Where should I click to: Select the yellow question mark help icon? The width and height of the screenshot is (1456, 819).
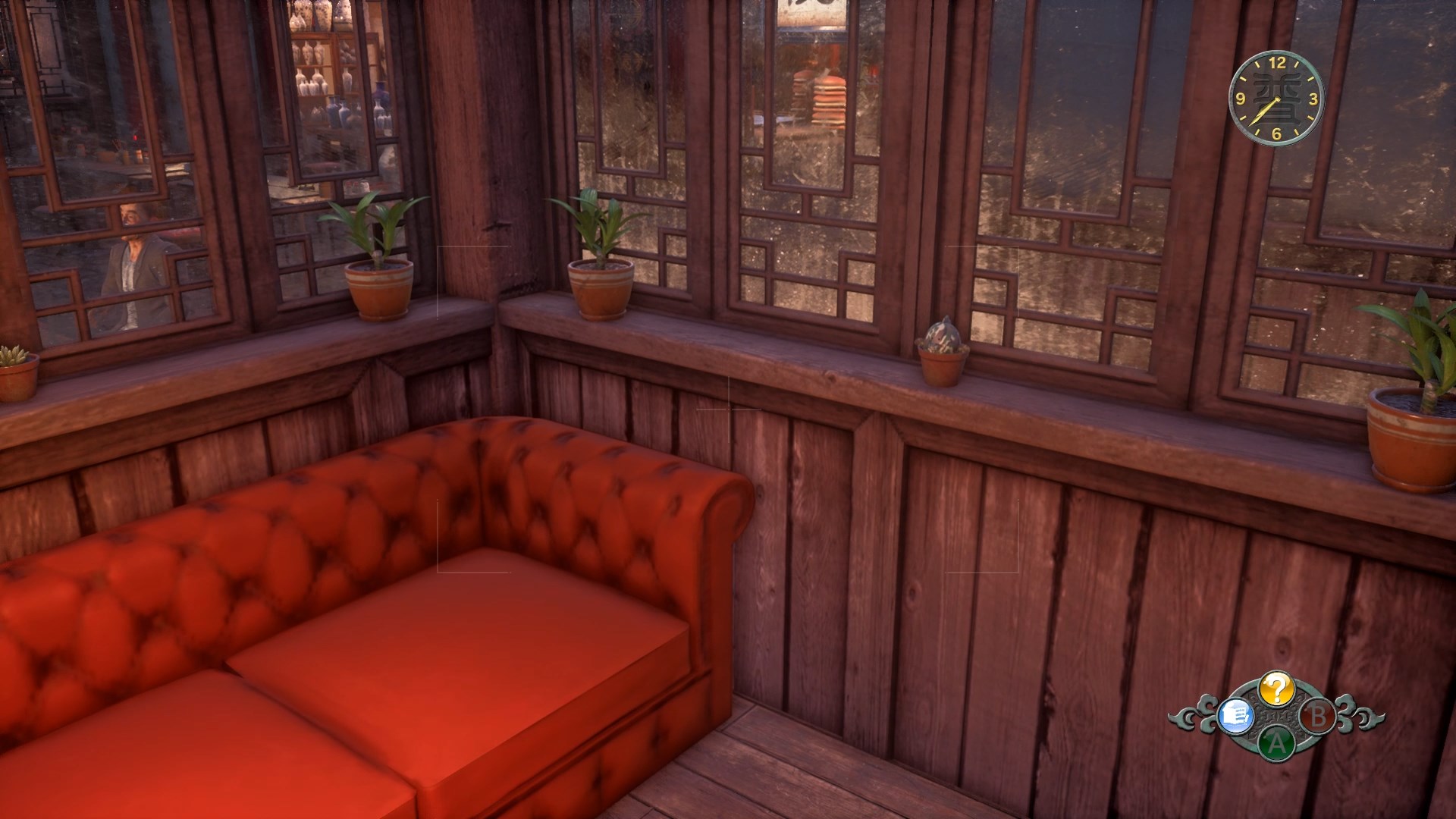coord(1276,689)
